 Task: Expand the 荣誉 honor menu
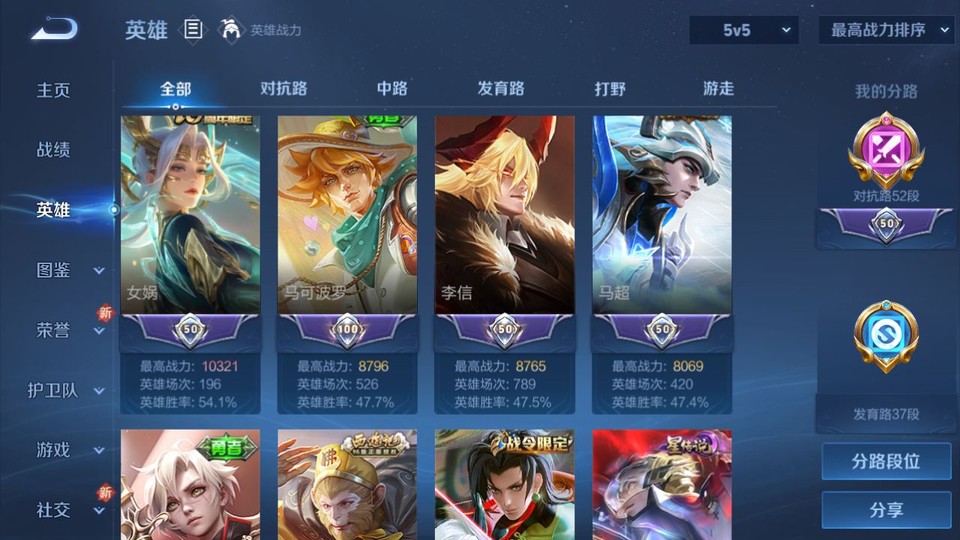coord(68,330)
